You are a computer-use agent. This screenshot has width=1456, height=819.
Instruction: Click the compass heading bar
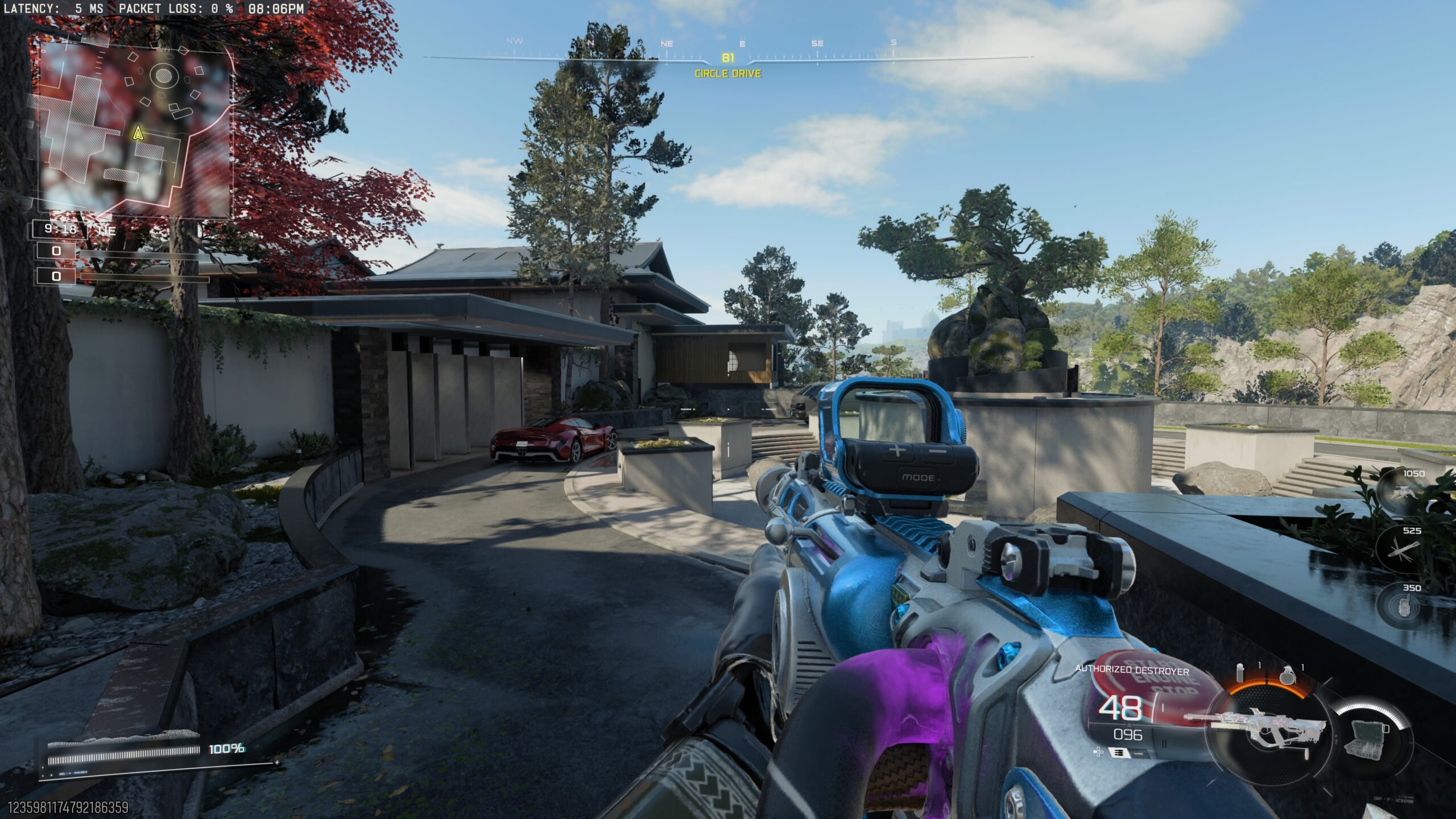tap(728, 57)
